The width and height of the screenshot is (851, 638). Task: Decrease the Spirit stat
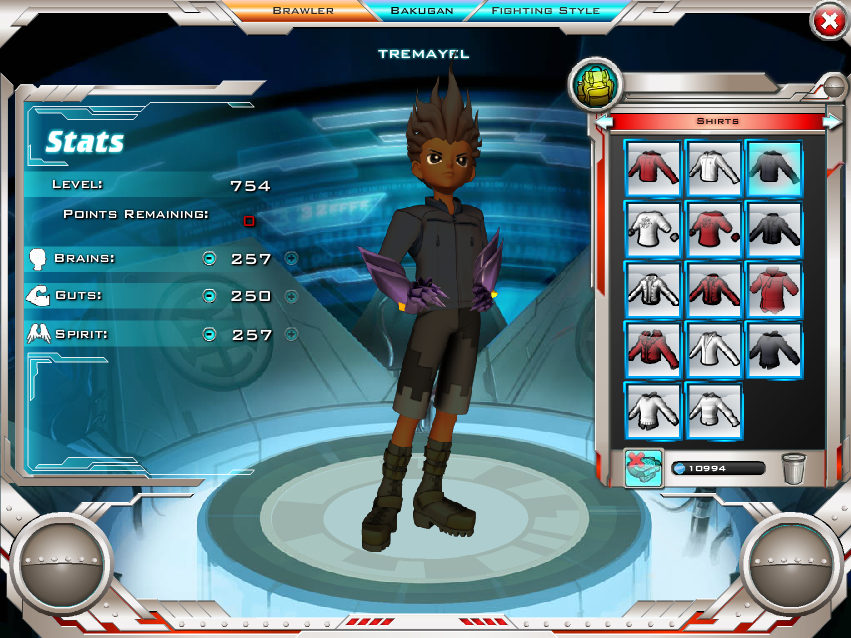(209, 334)
